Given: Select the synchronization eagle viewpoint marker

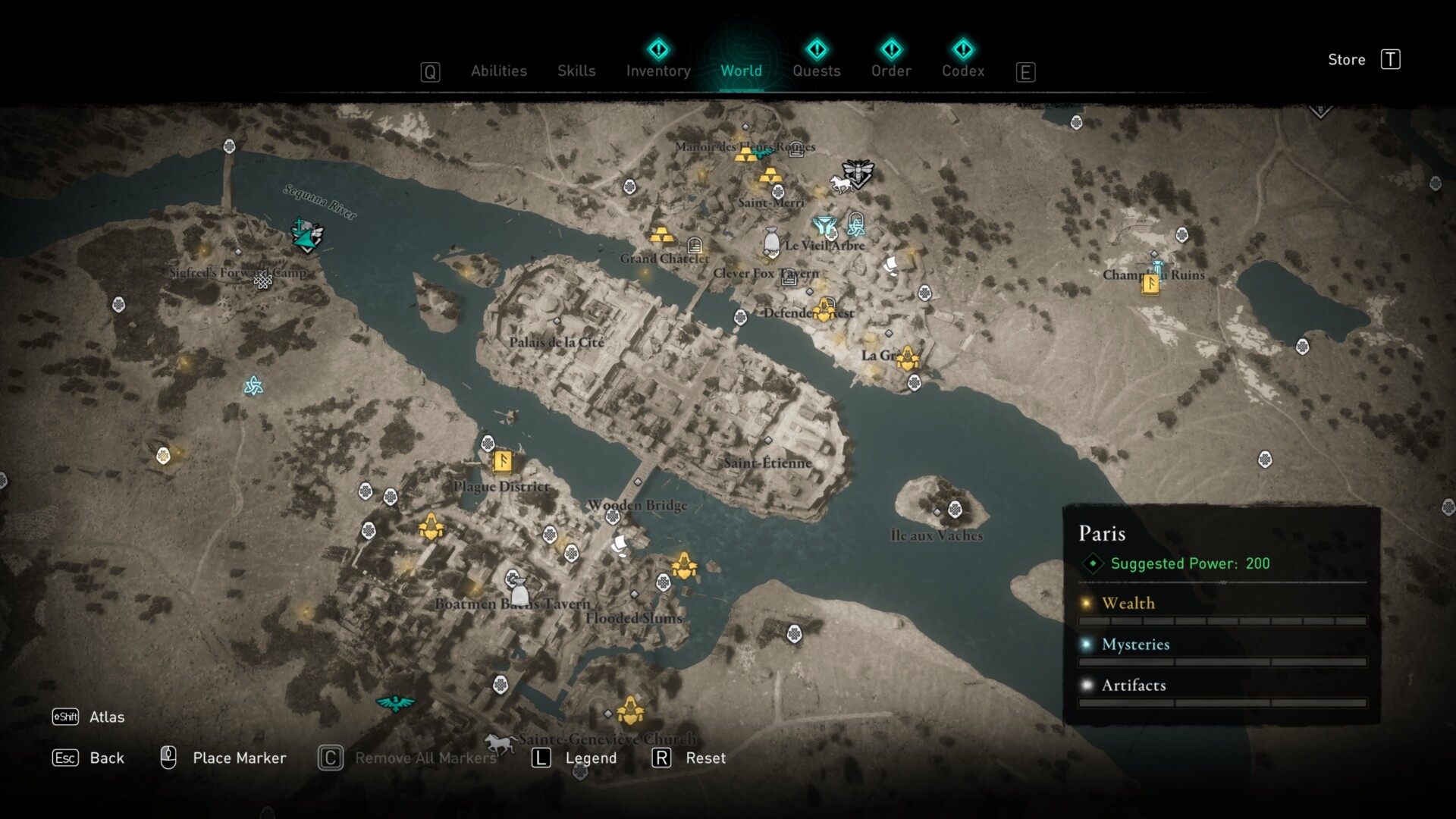Looking at the screenshot, I should click(x=395, y=703).
